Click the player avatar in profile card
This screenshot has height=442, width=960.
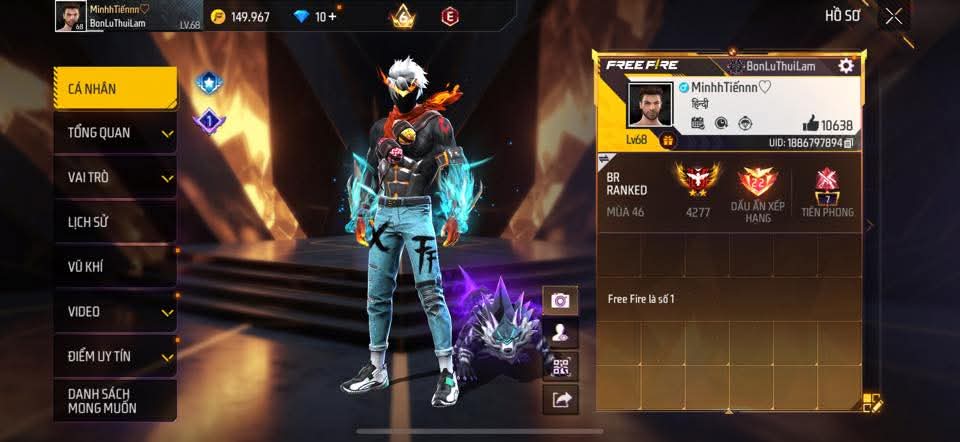pyautogui.click(x=650, y=106)
